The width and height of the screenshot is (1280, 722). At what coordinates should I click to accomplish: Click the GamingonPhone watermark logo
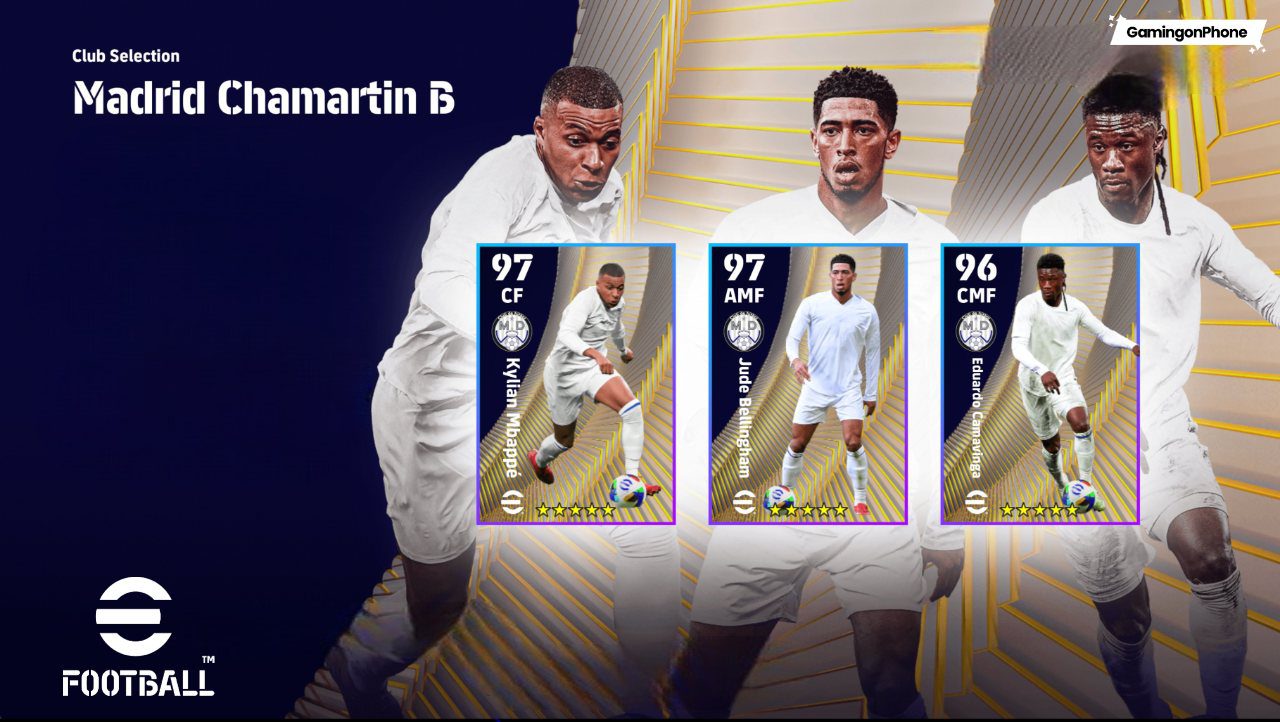point(1186,32)
